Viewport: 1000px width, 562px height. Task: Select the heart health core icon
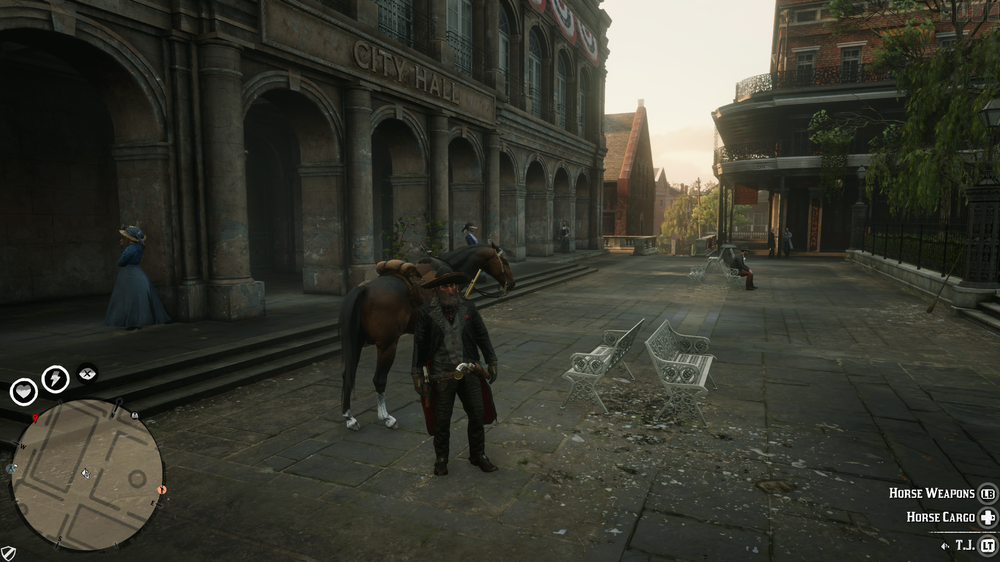(23, 391)
